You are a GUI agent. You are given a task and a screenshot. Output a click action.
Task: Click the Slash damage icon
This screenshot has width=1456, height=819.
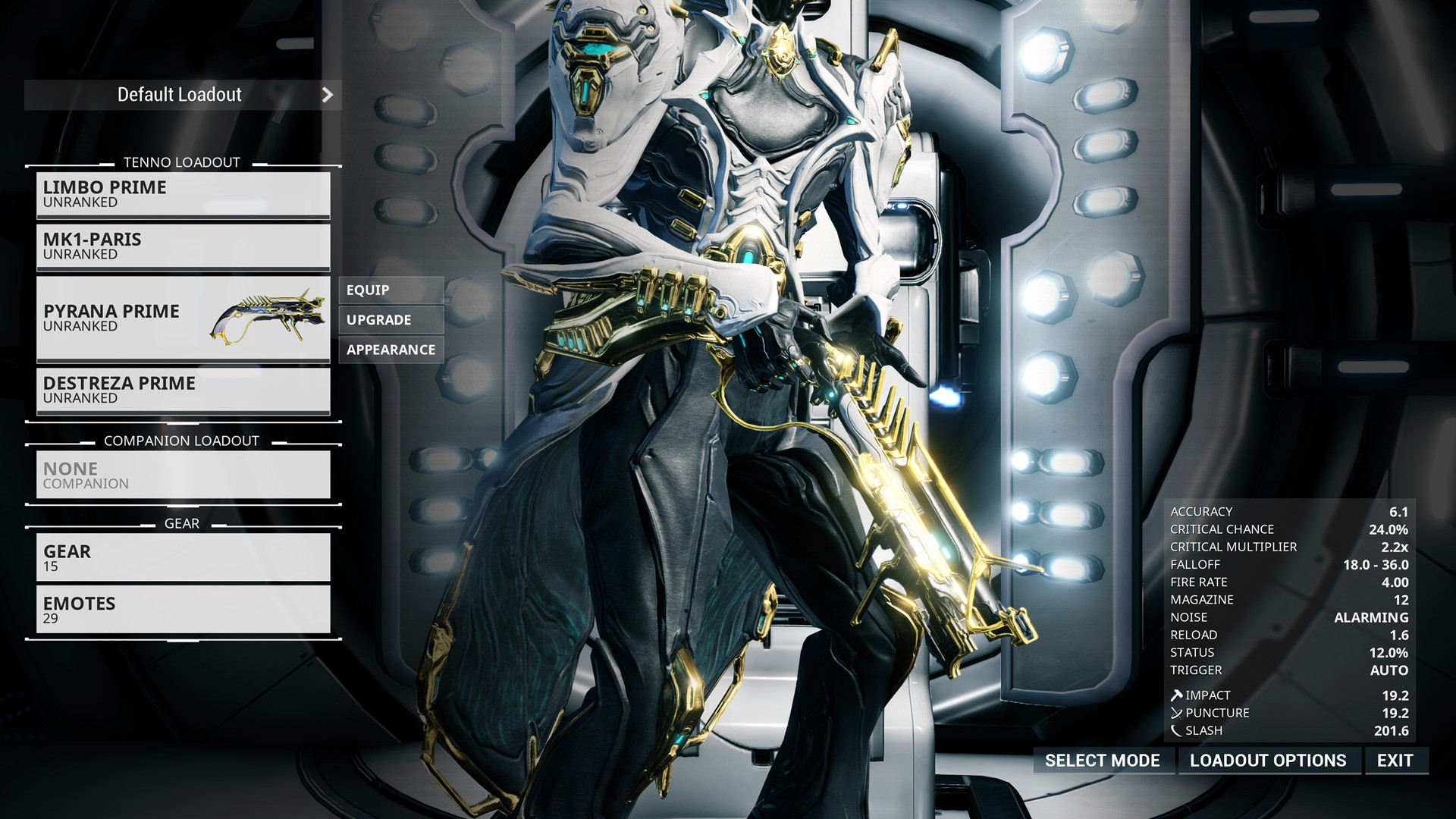[x=1176, y=730]
